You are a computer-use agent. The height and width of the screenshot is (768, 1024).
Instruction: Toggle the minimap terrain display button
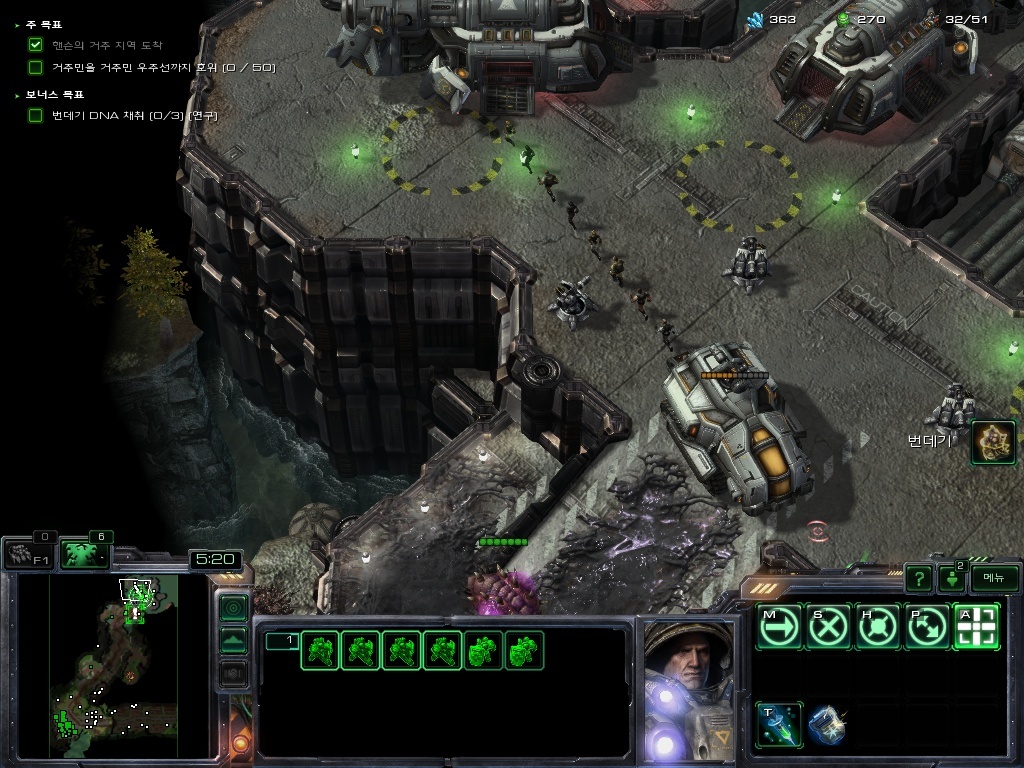click(233, 640)
